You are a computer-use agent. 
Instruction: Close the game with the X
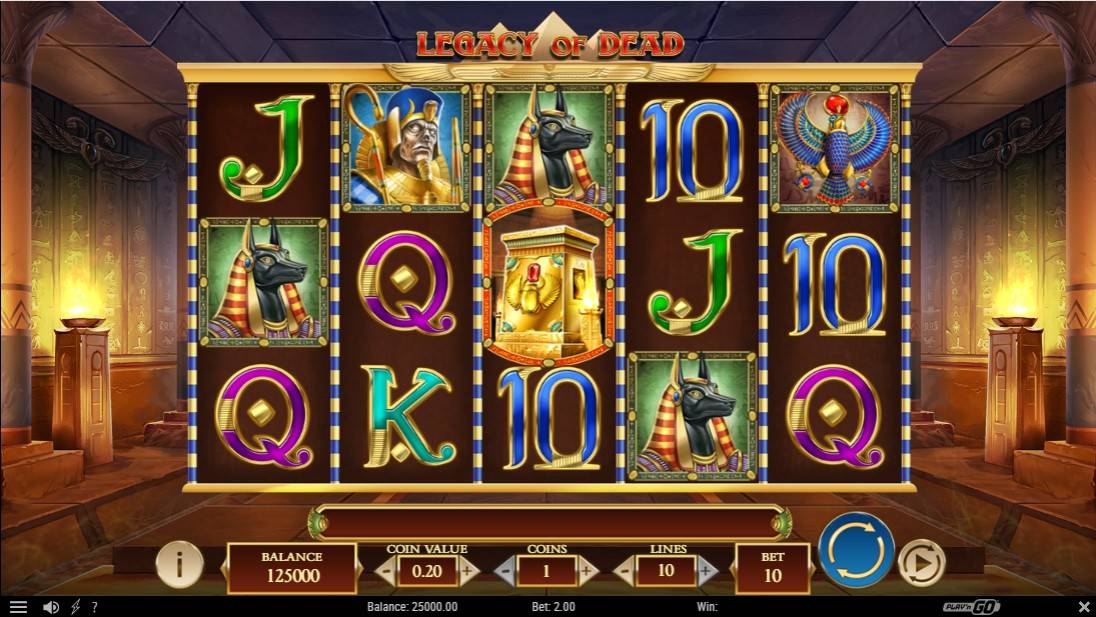click(x=1083, y=607)
